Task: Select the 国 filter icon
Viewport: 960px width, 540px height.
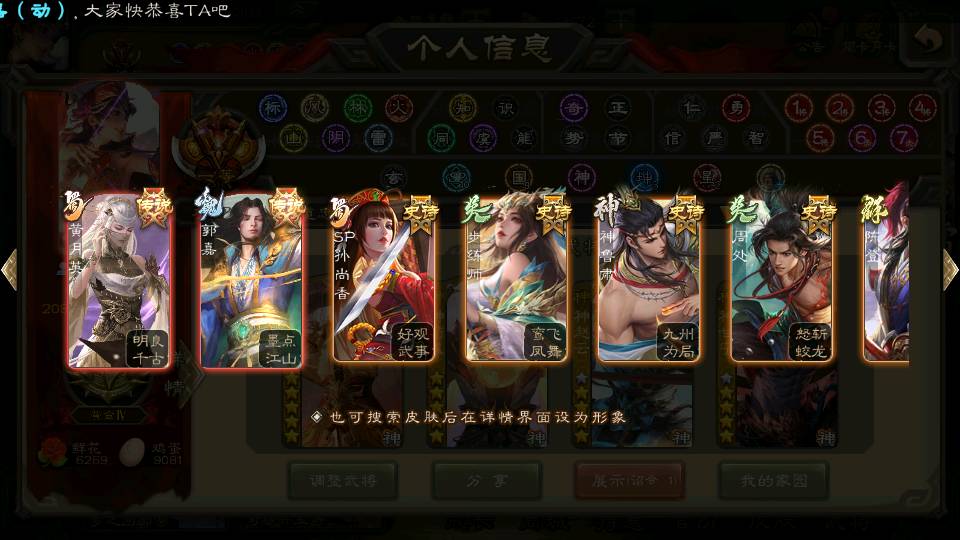Action: click(x=518, y=177)
